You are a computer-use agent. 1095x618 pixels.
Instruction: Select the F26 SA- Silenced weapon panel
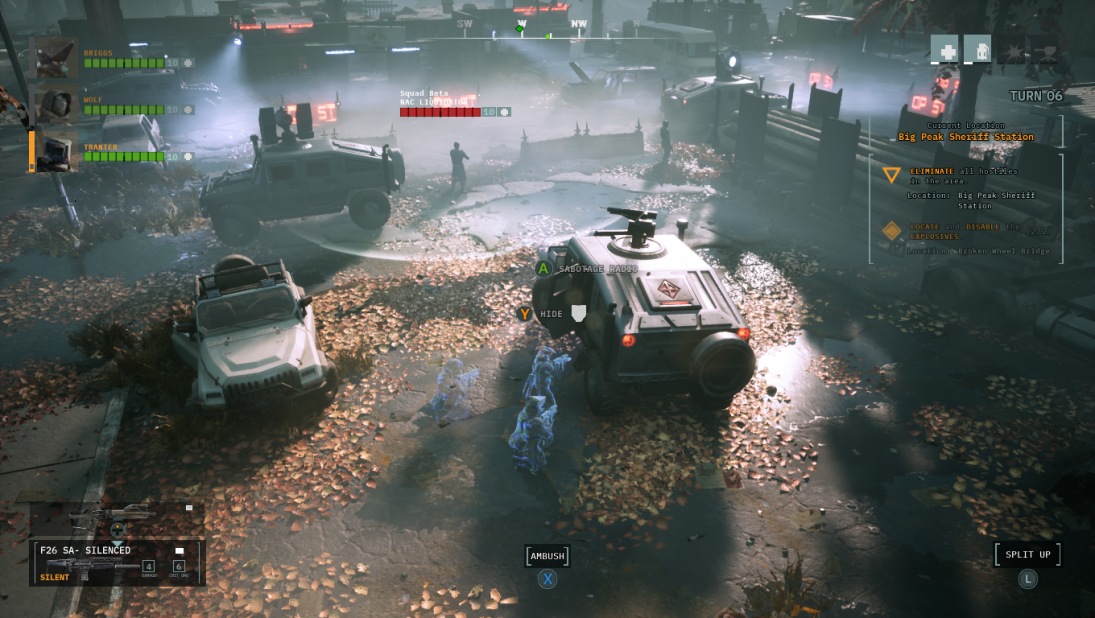point(117,562)
